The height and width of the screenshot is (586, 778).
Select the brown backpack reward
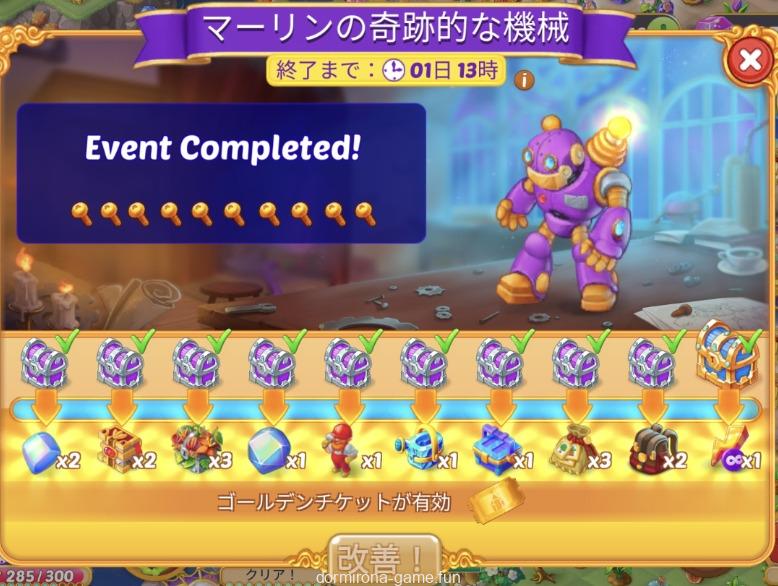[654, 451]
